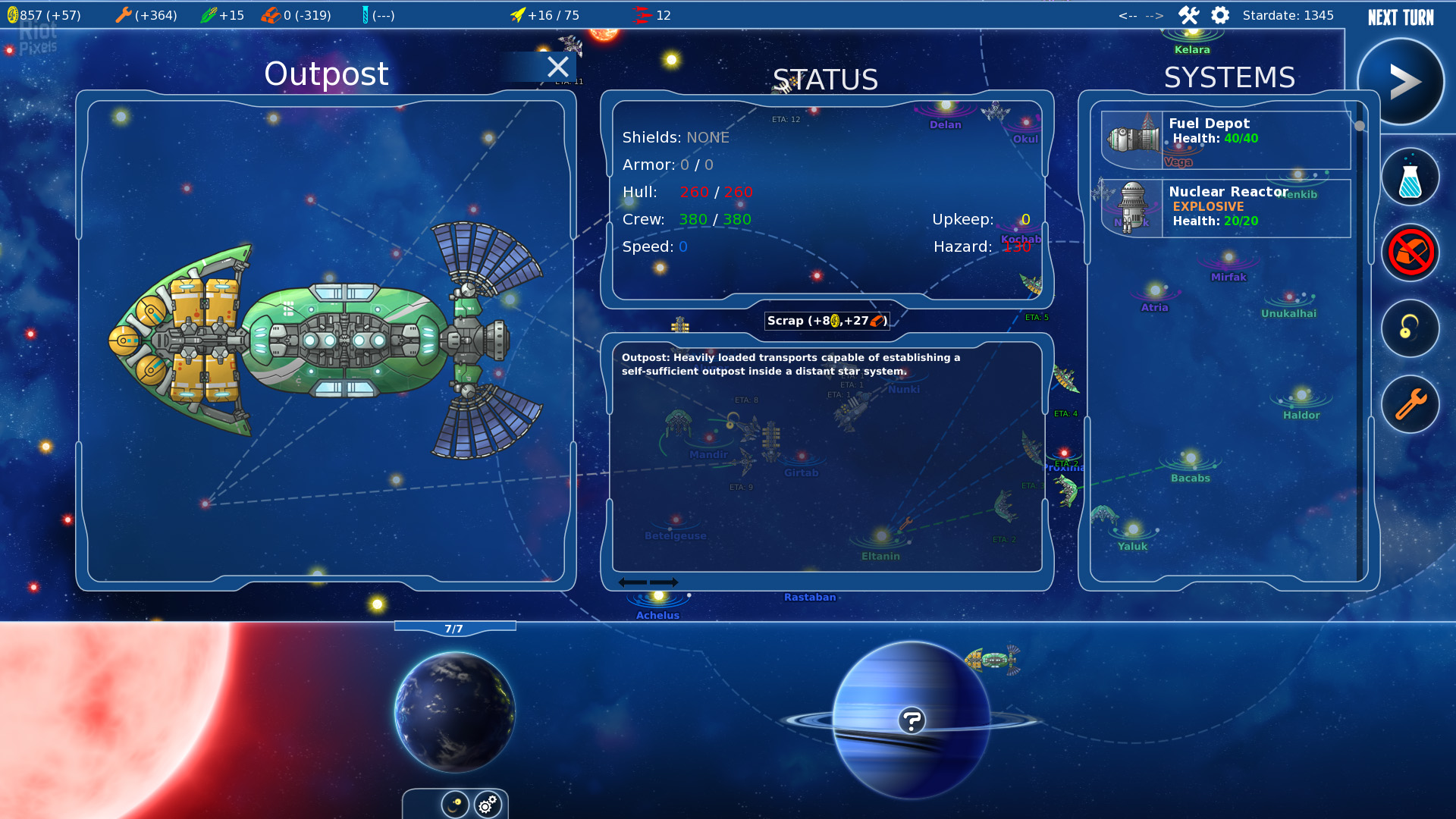End the turn with the big arrow button
The height and width of the screenshot is (819, 1456).
(x=1403, y=82)
